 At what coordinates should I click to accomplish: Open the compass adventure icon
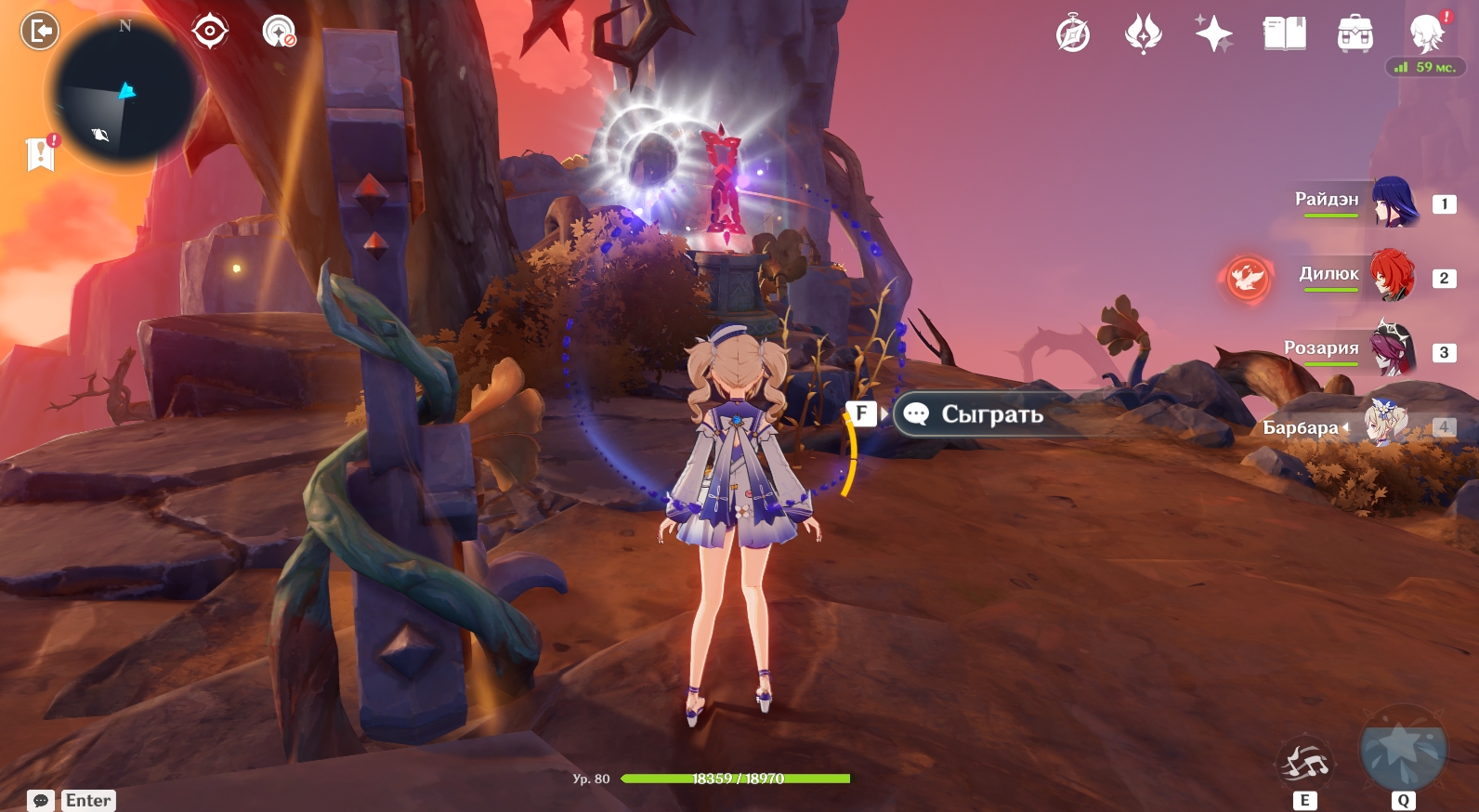1073,35
